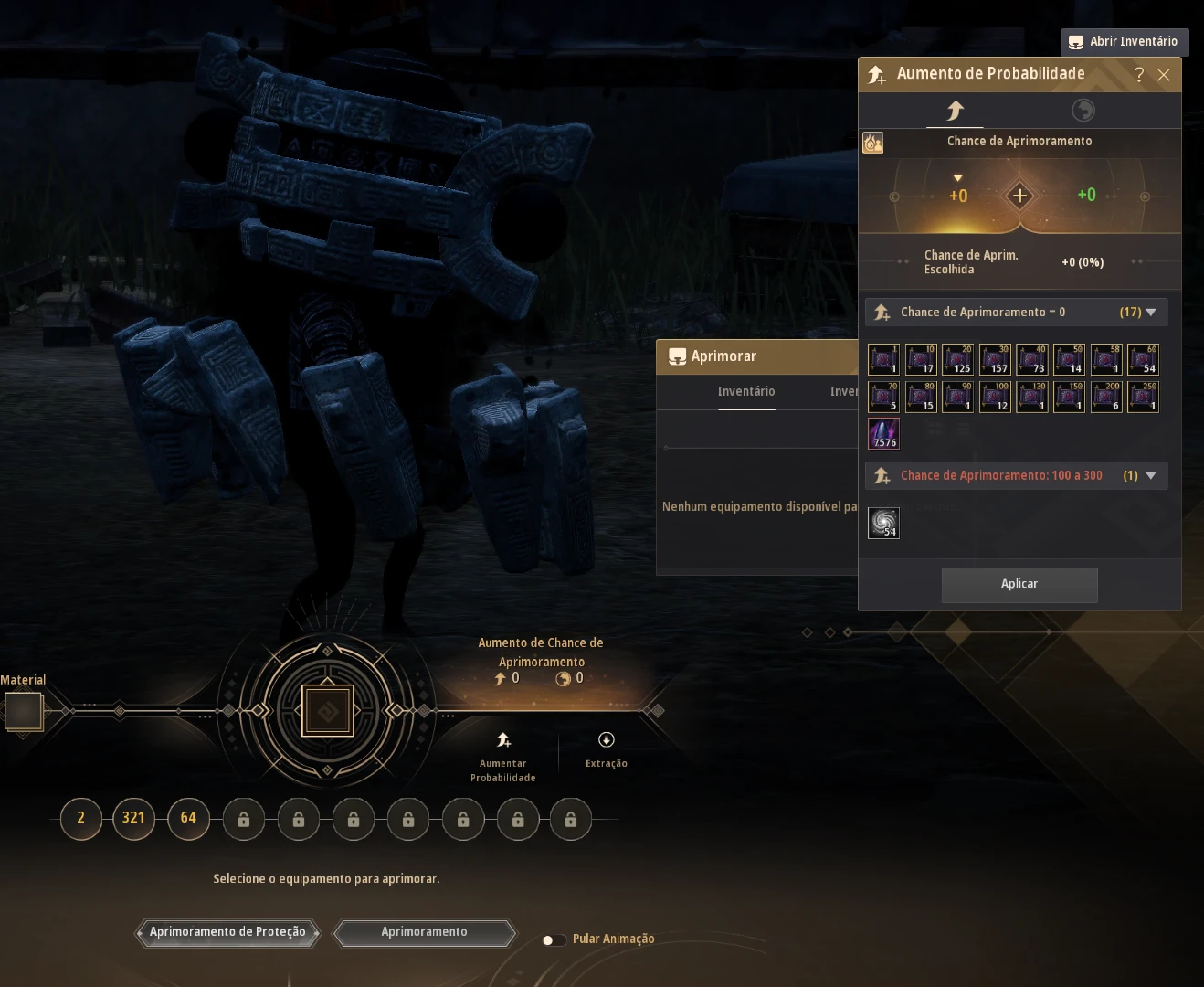Click the Extração button
Viewport: 1204px width, 987px height.
[606, 748]
